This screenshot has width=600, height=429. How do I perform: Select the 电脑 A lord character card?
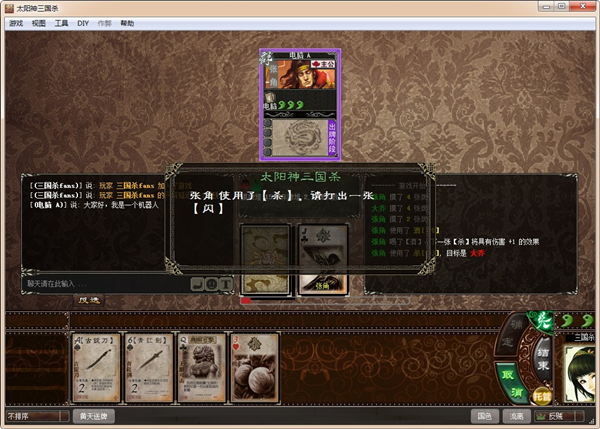tap(300, 104)
